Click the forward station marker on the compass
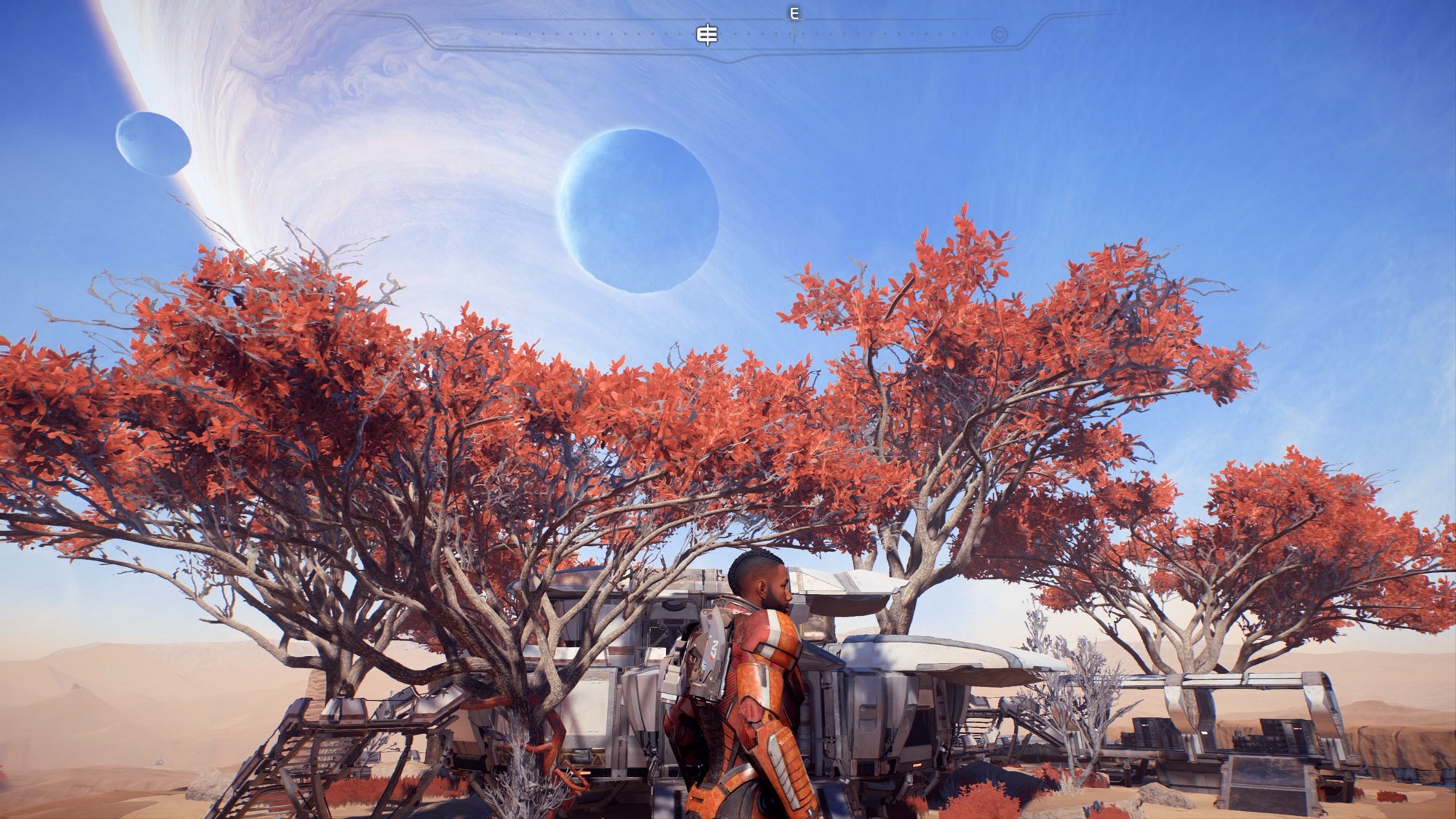1456x819 pixels. (707, 35)
